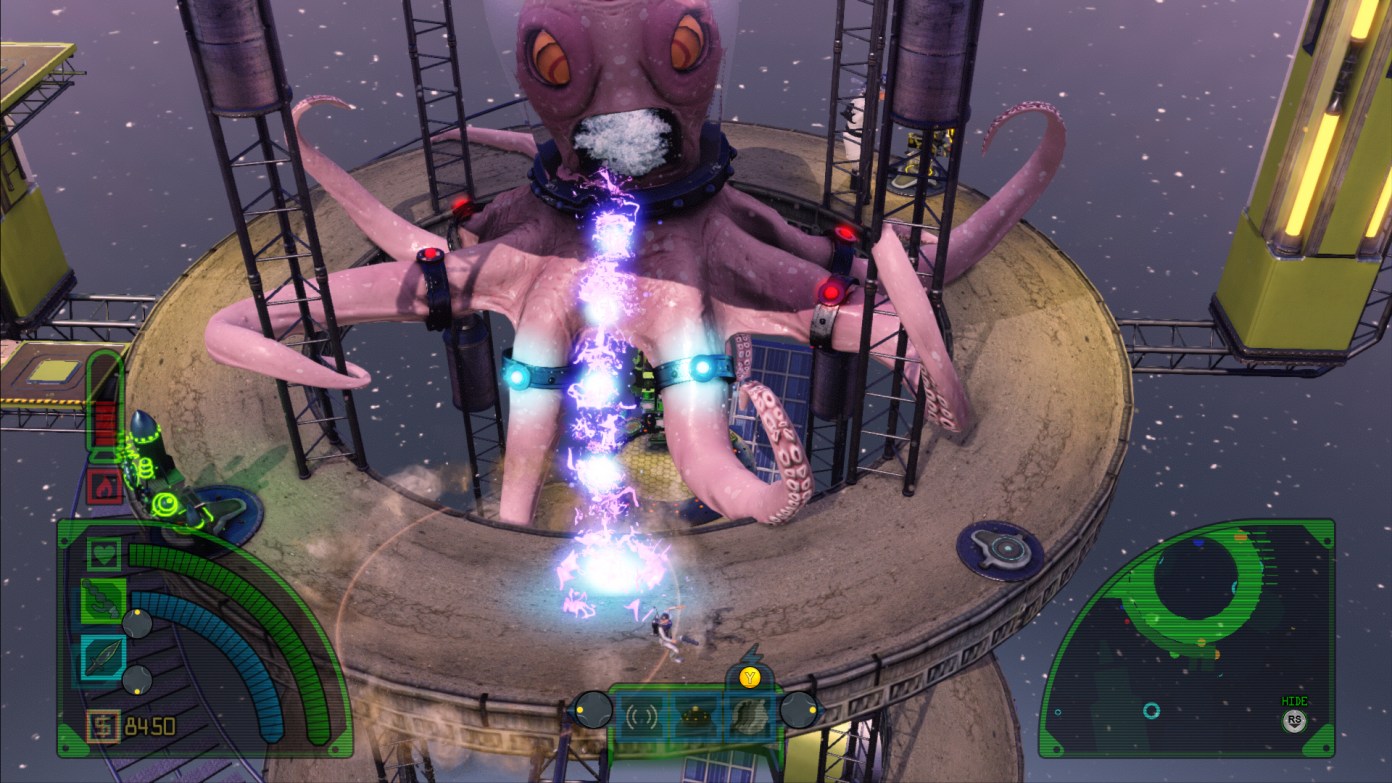Click the dollar sign money icon
1392x783 pixels.
(x=102, y=725)
